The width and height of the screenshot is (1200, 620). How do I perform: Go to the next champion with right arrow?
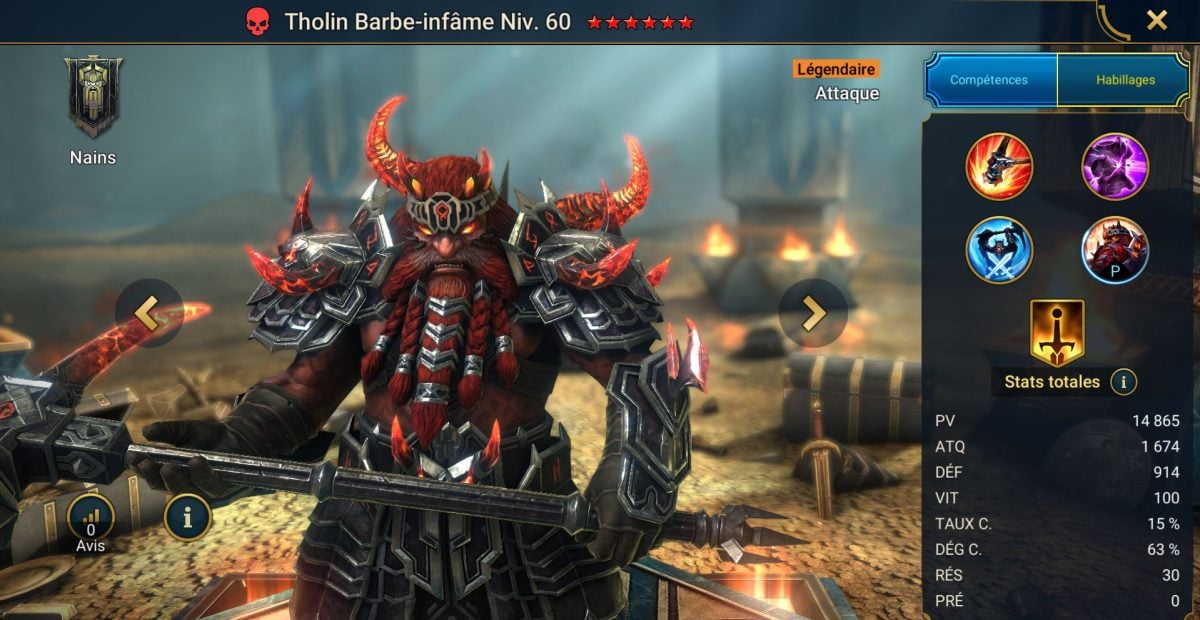(x=813, y=313)
